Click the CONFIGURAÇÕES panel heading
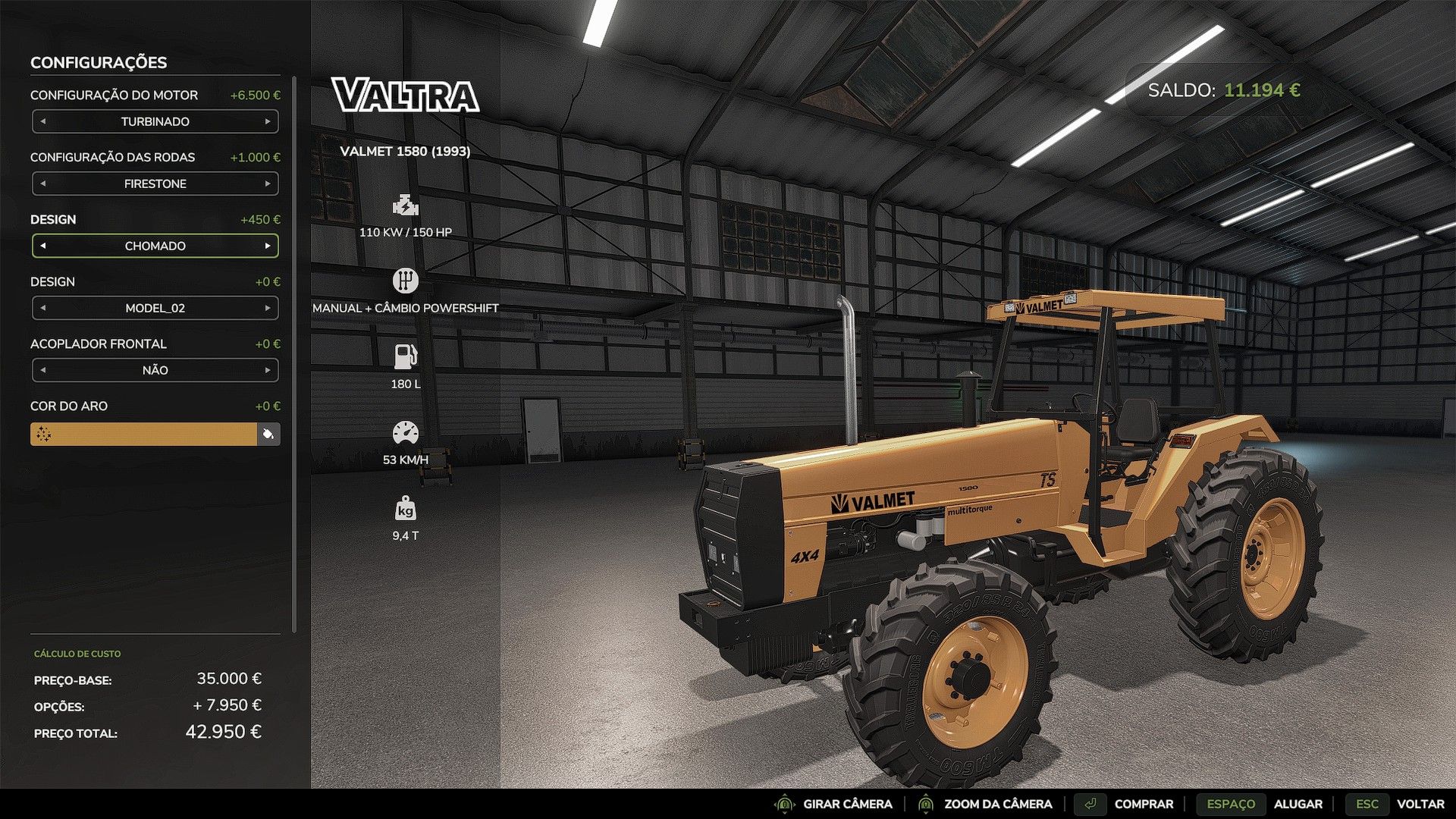 99,63
